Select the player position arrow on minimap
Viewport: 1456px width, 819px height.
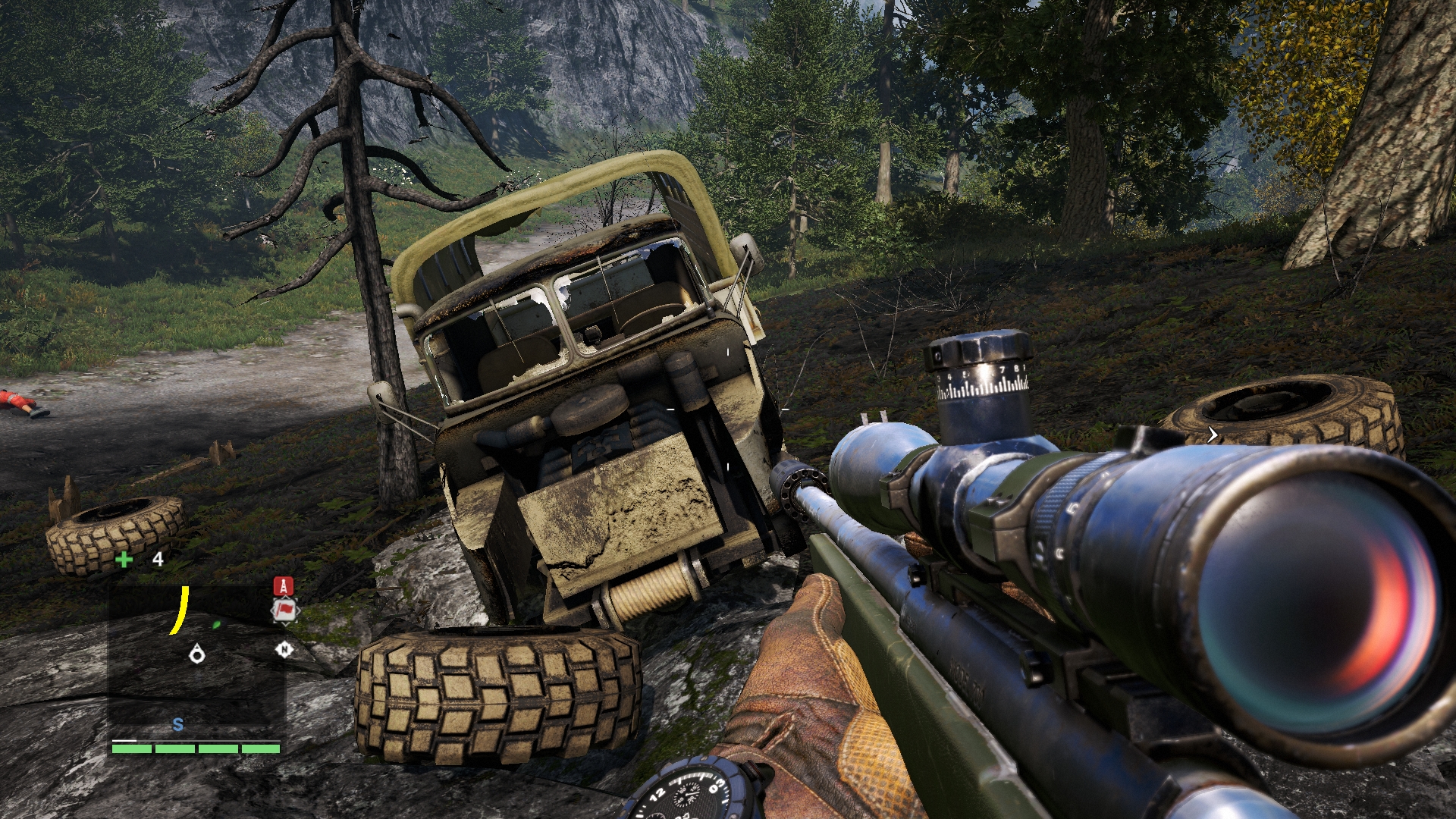click(x=197, y=652)
